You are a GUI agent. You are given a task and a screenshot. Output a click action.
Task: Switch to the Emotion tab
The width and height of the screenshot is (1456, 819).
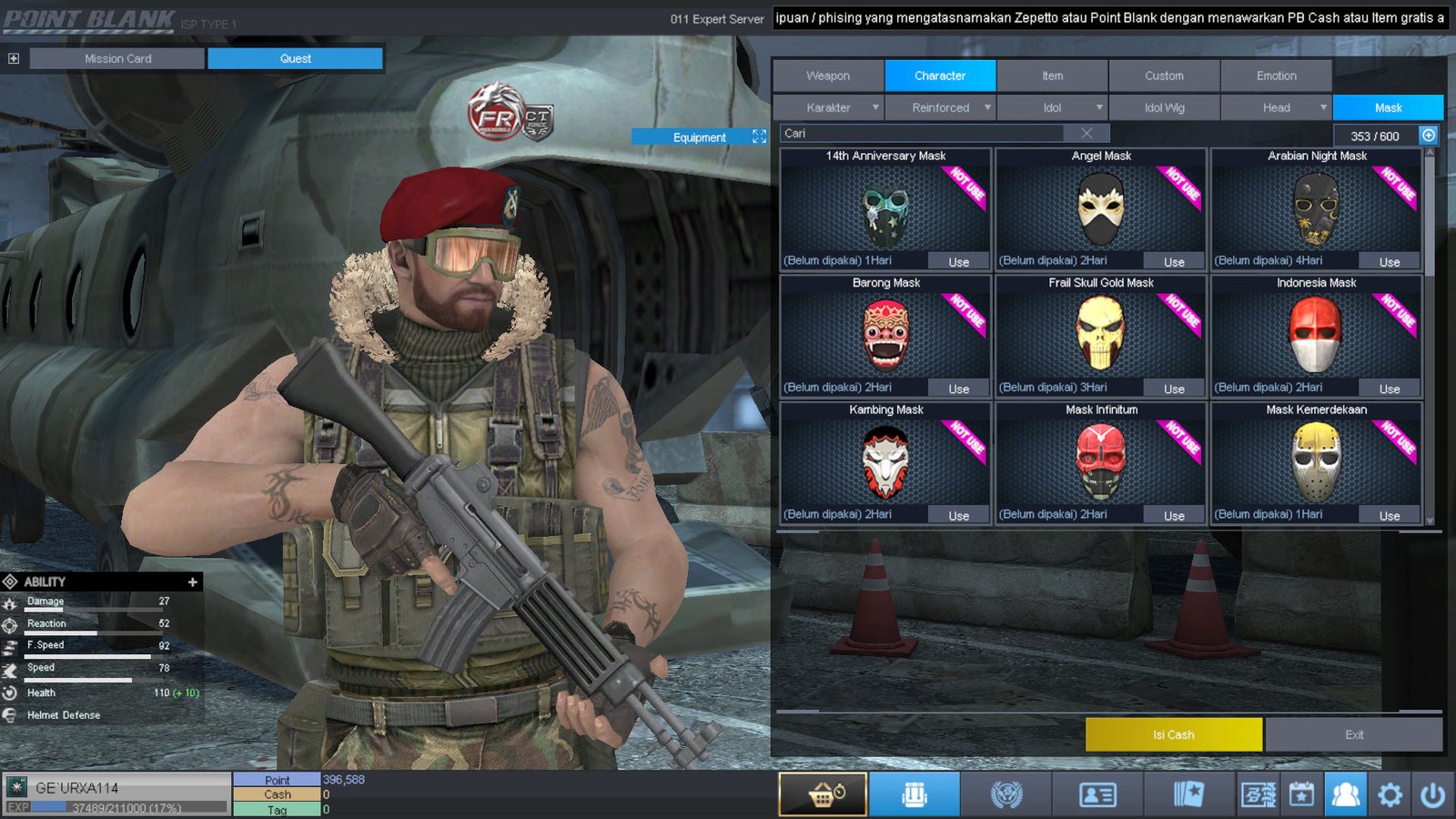point(1276,76)
